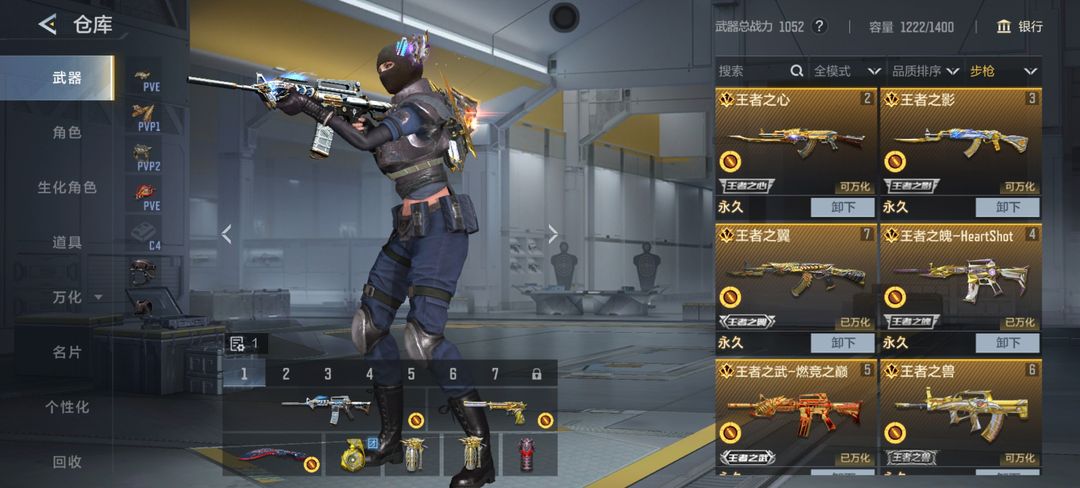Unequip 王者之心 with its 卸下 button

tap(843, 207)
